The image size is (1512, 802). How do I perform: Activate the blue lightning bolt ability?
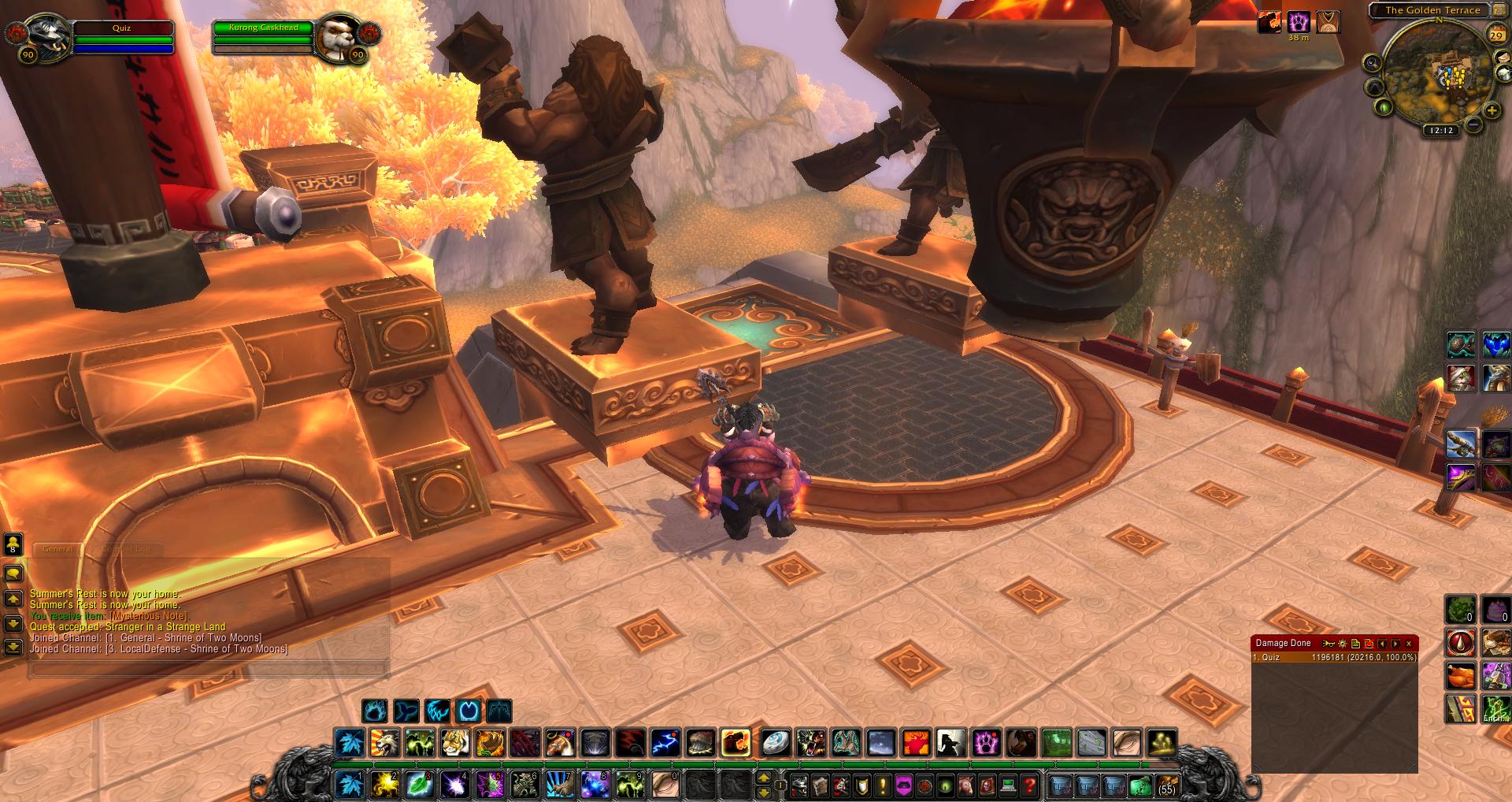coord(665,742)
